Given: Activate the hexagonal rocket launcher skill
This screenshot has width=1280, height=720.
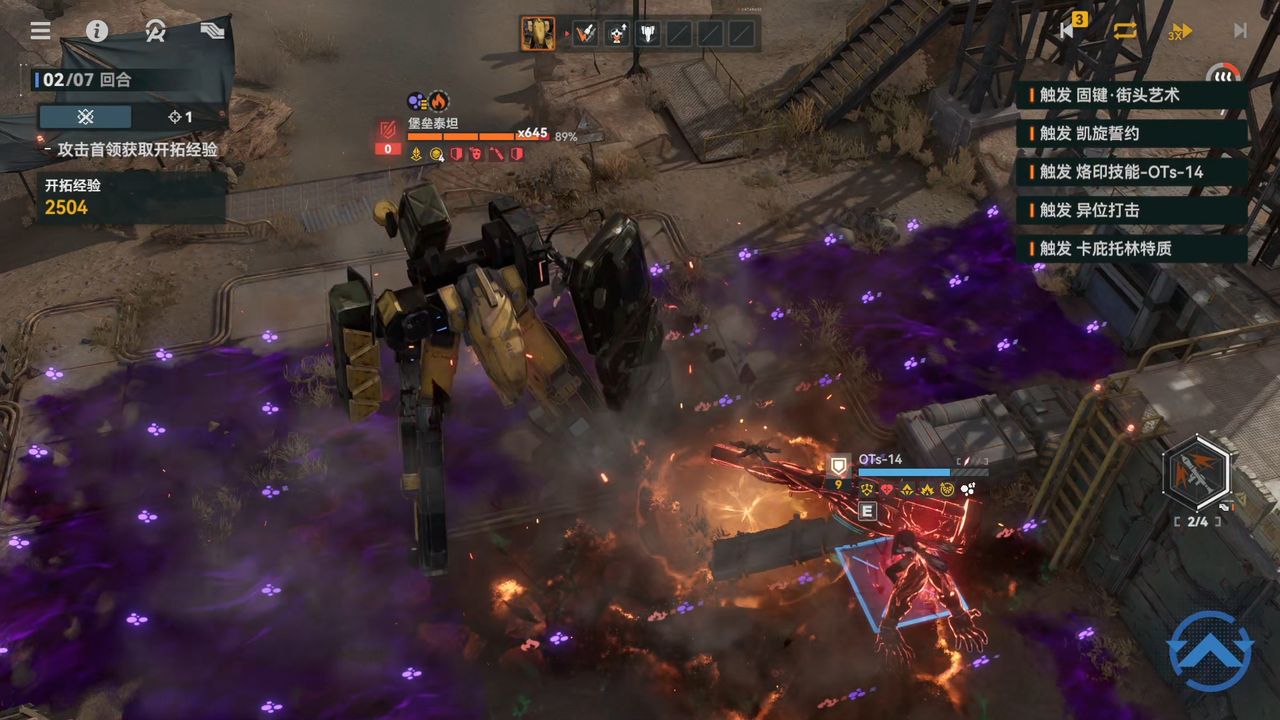Looking at the screenshot, I should coord(1197,474).
